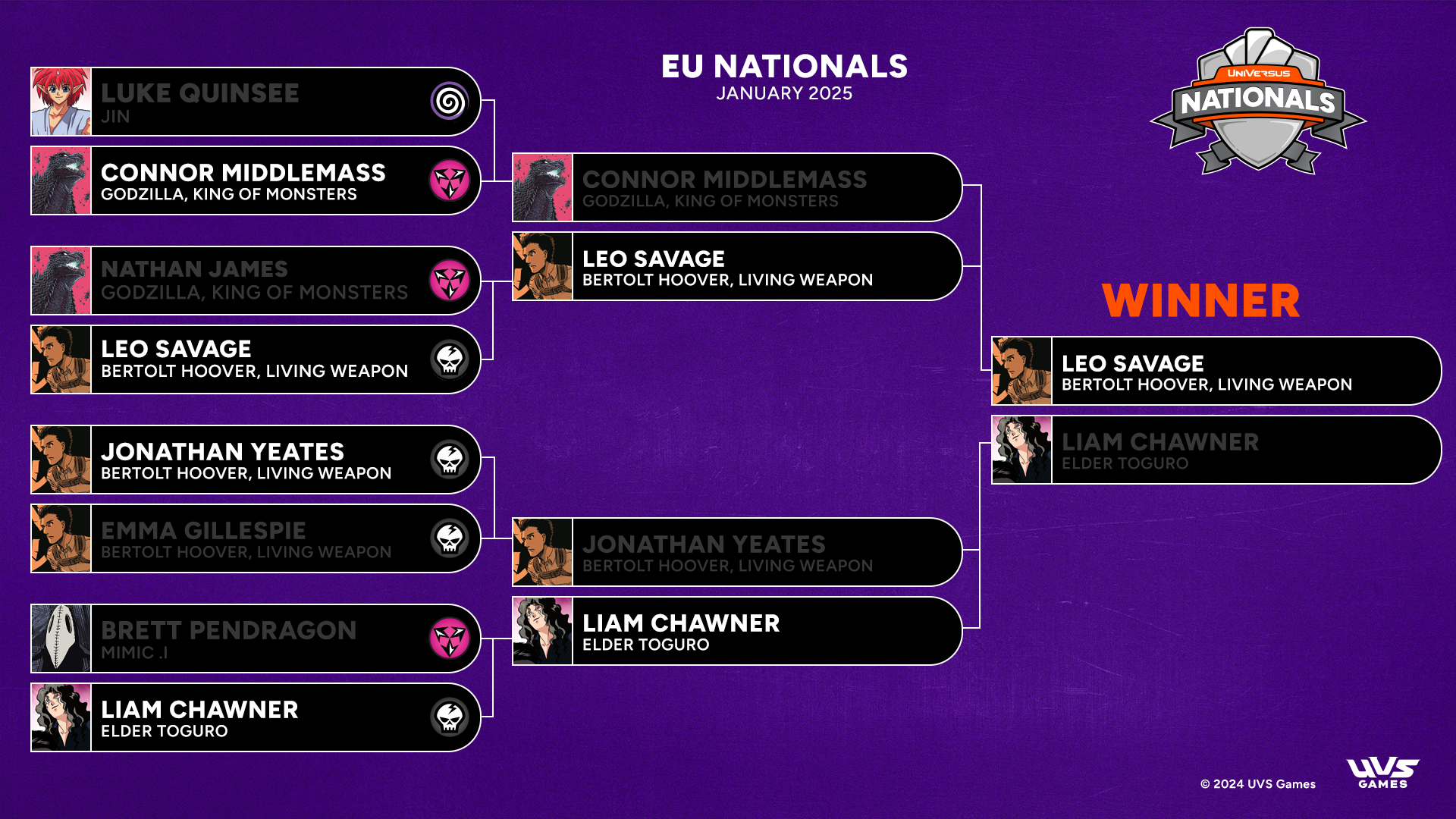The image size is (1456, 819).
Task: Select Liam Chawner's greyed-out finals entry
Action: coord(1216,450)
